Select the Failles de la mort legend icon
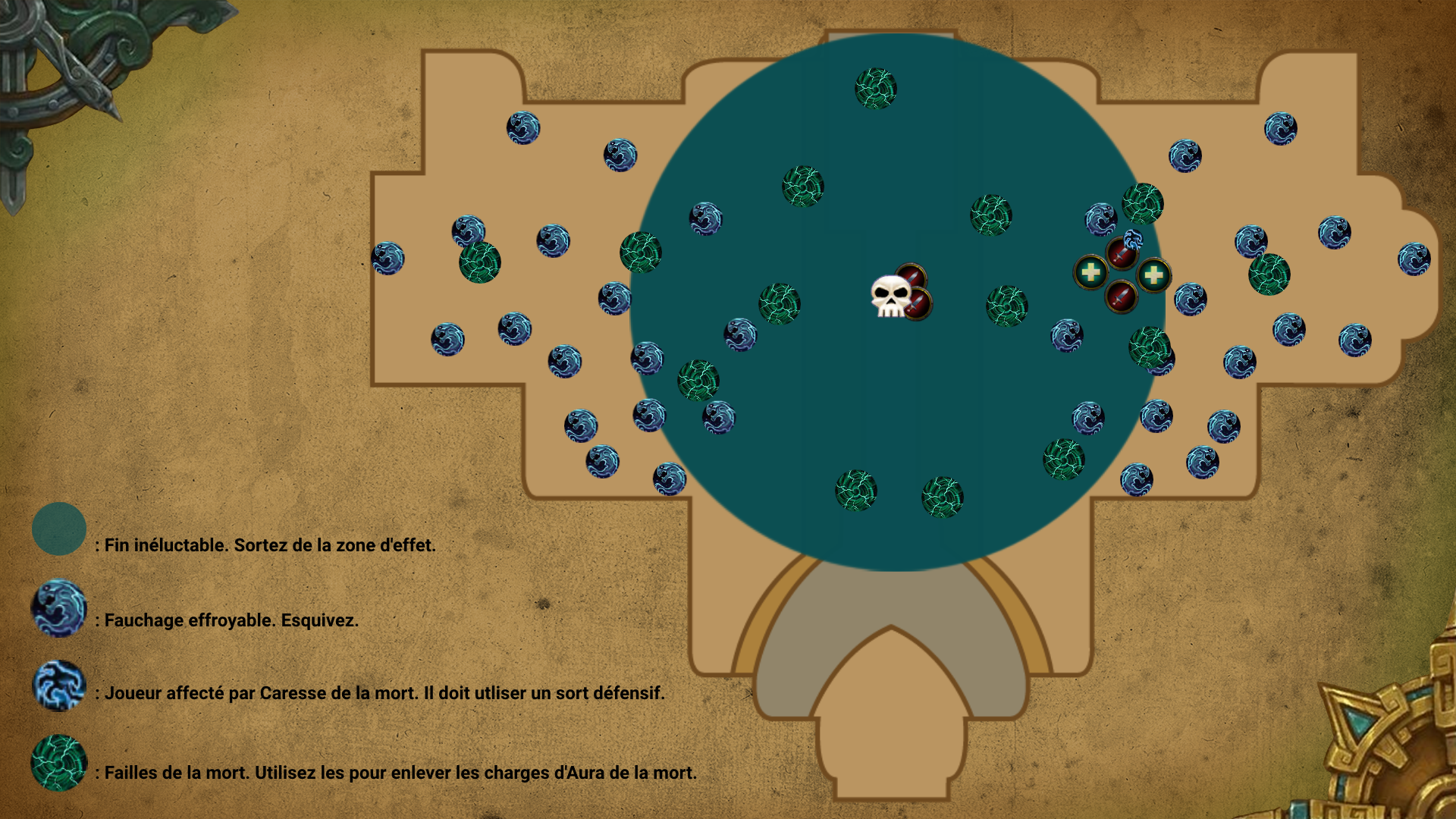 [x=59, y=763]
